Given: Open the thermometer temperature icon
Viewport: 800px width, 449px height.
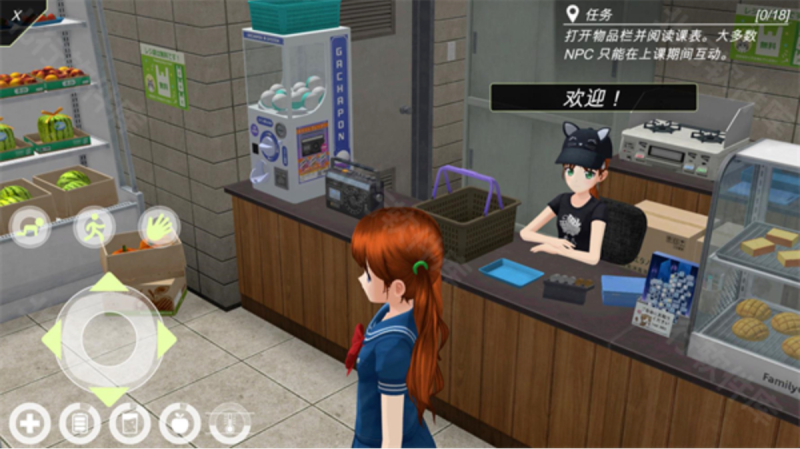Looking at the screenshot, I should pos(230,424).
